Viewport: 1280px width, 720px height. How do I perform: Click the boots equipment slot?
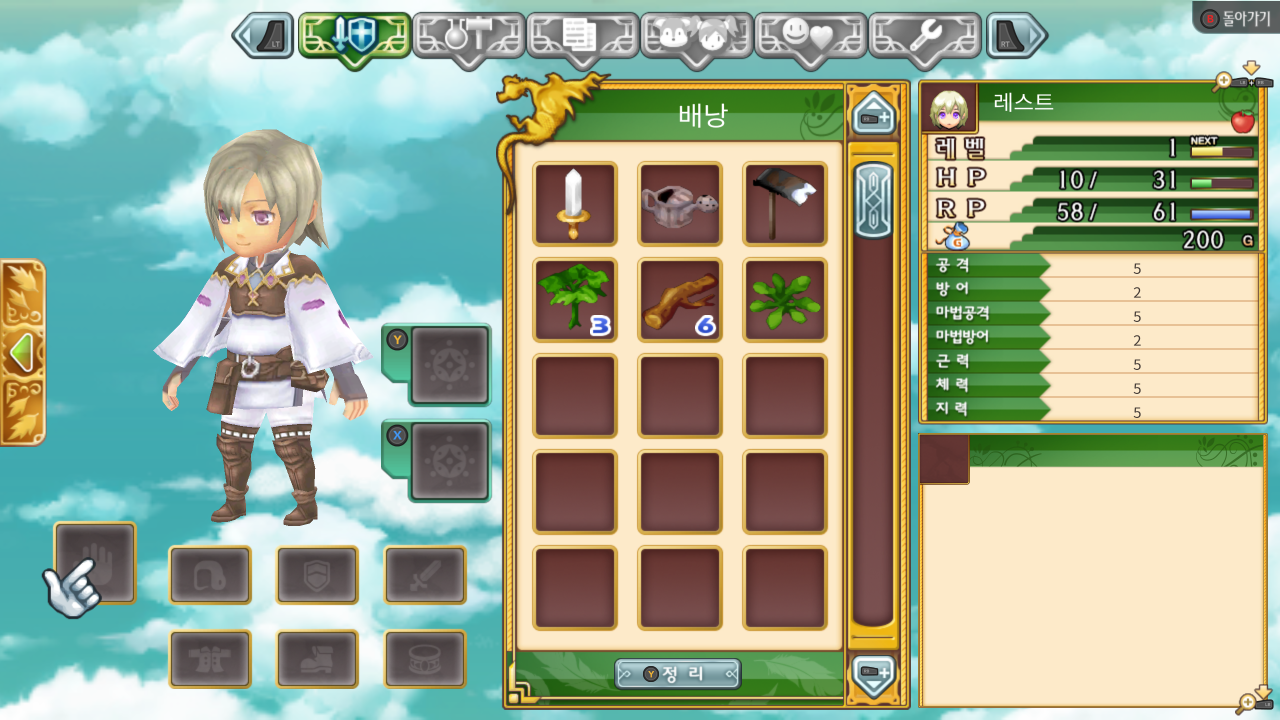(x=317, y=659)
